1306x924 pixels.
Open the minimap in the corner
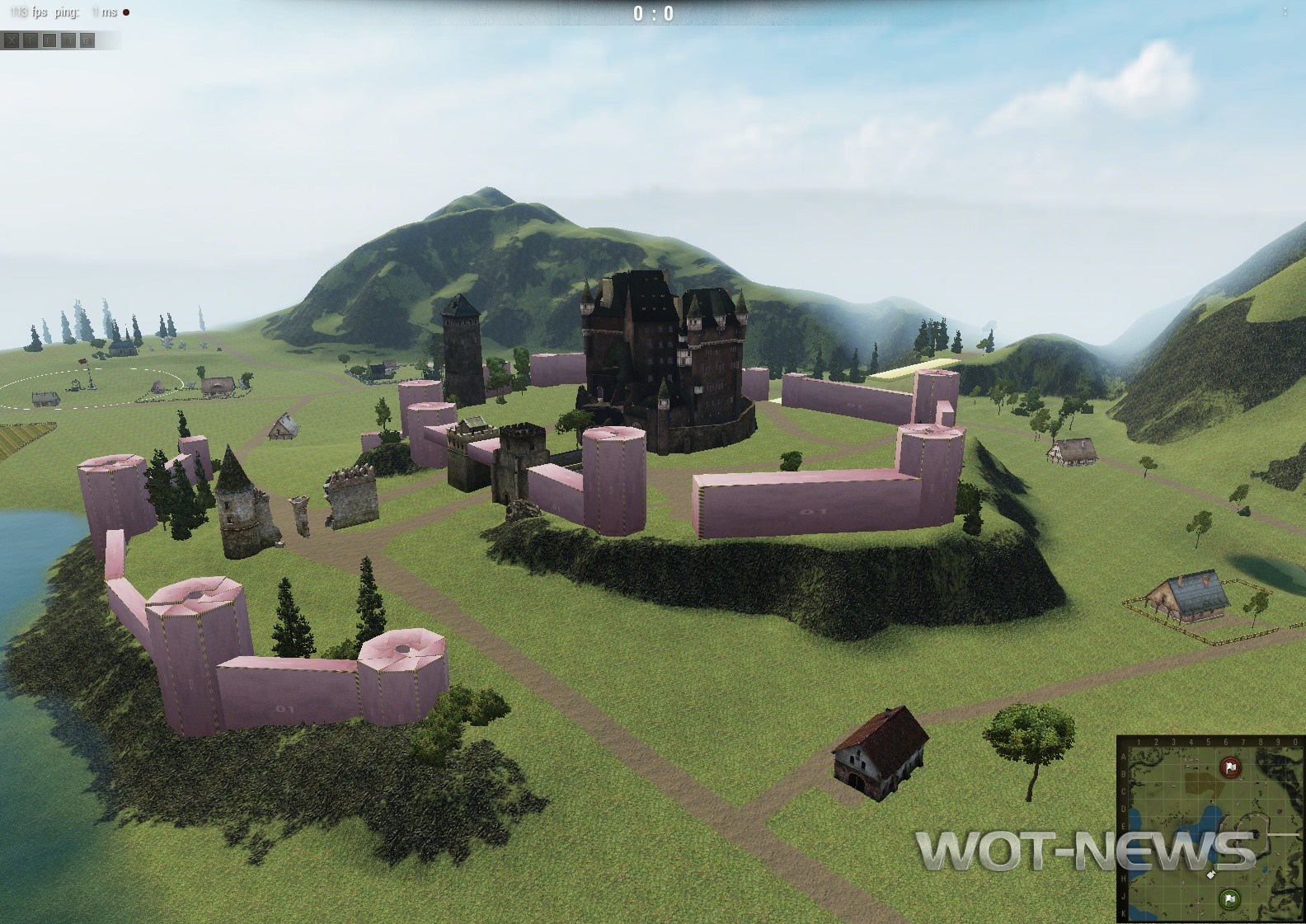click(x=1210, y=828)
